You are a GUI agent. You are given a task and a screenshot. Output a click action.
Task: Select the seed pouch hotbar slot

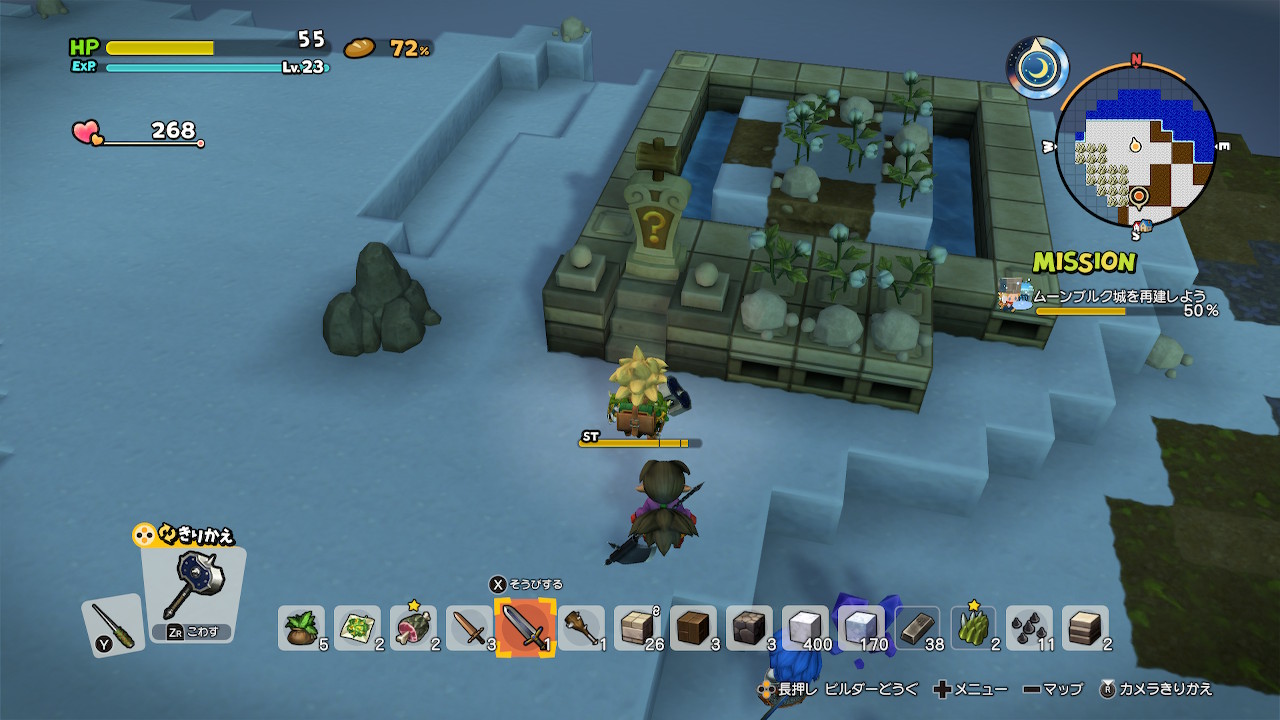click(301, 628)
